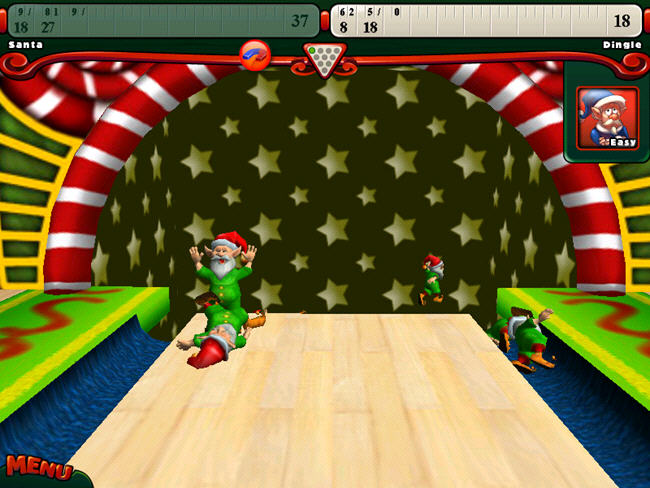This screenshot has height=488, width=650.
Task: Click the Easy elf opponent portrait
Action: (x=607, y=118)
